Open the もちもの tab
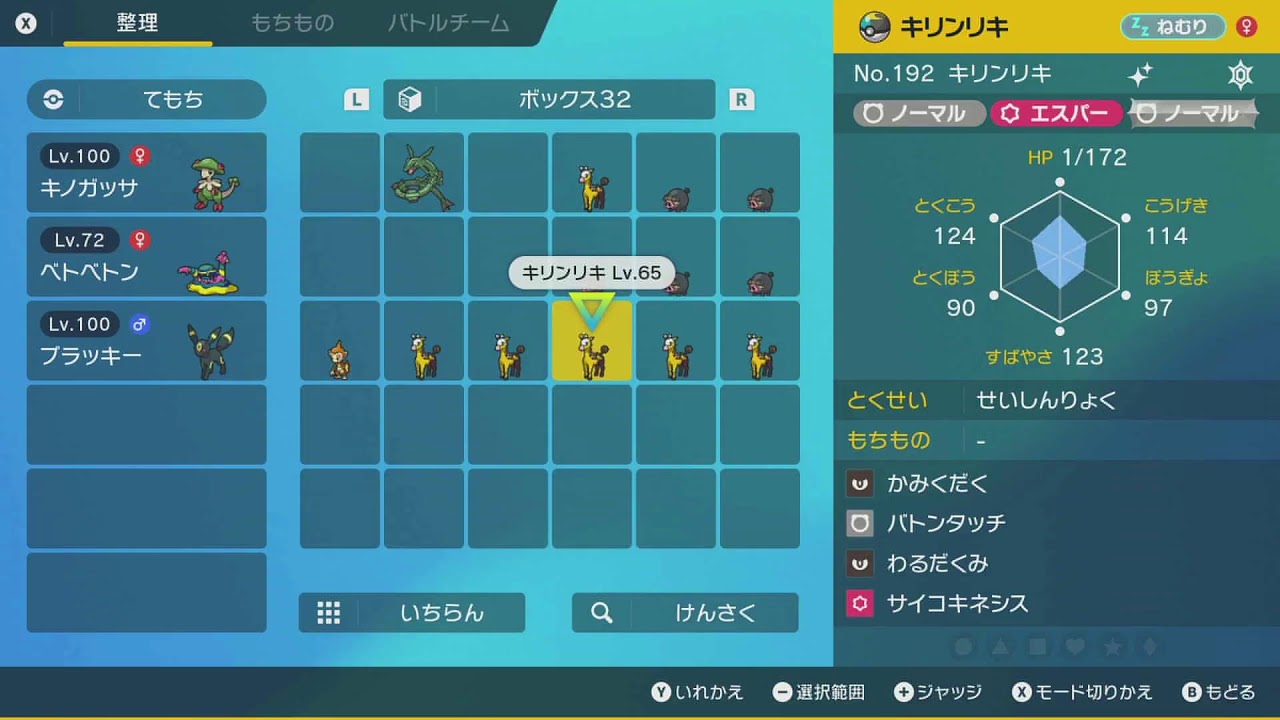This screenshot has width=1280, height=720. pos(292,23)
